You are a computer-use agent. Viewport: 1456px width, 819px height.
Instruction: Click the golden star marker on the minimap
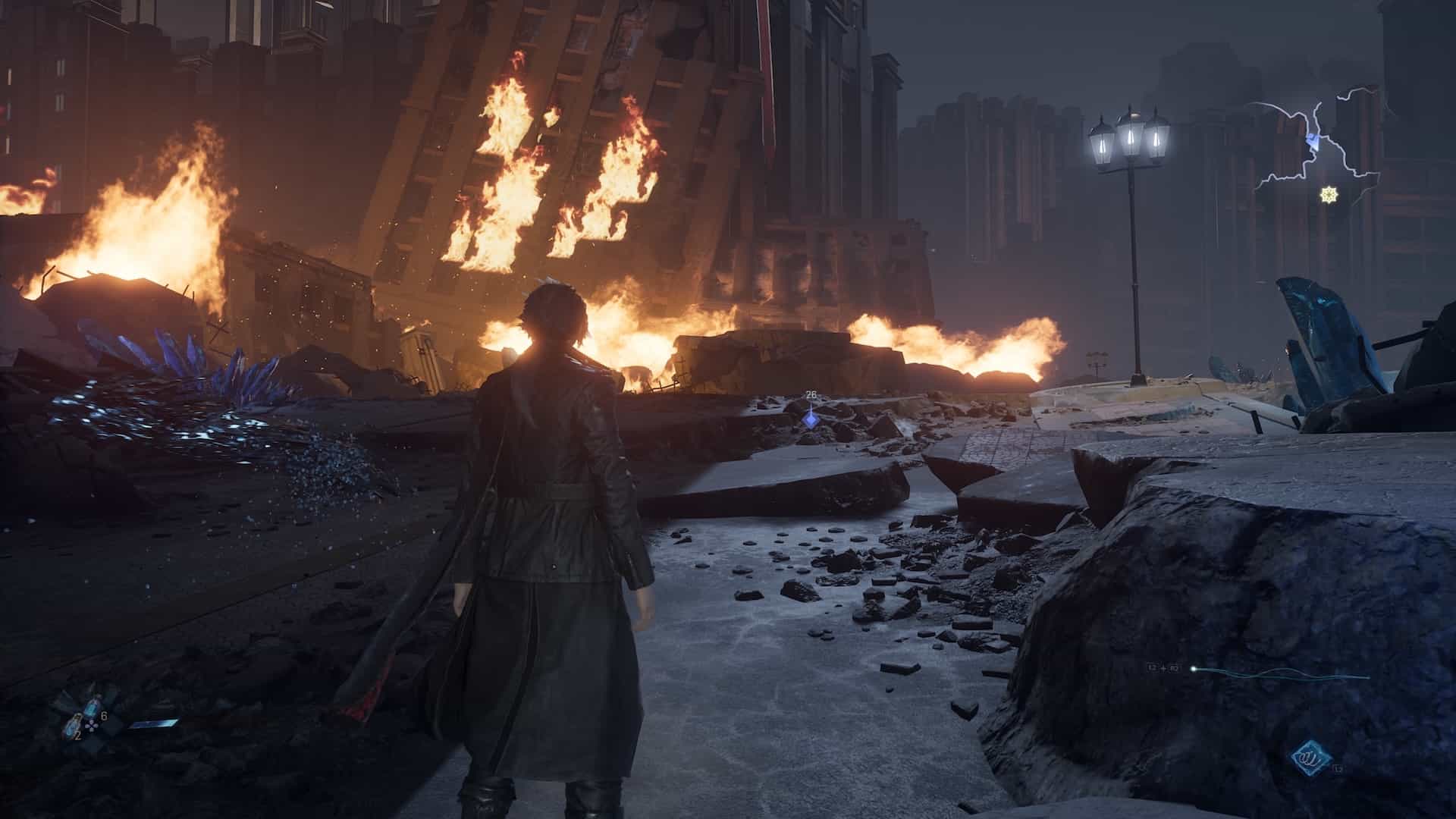click(x=1327, y=196)
